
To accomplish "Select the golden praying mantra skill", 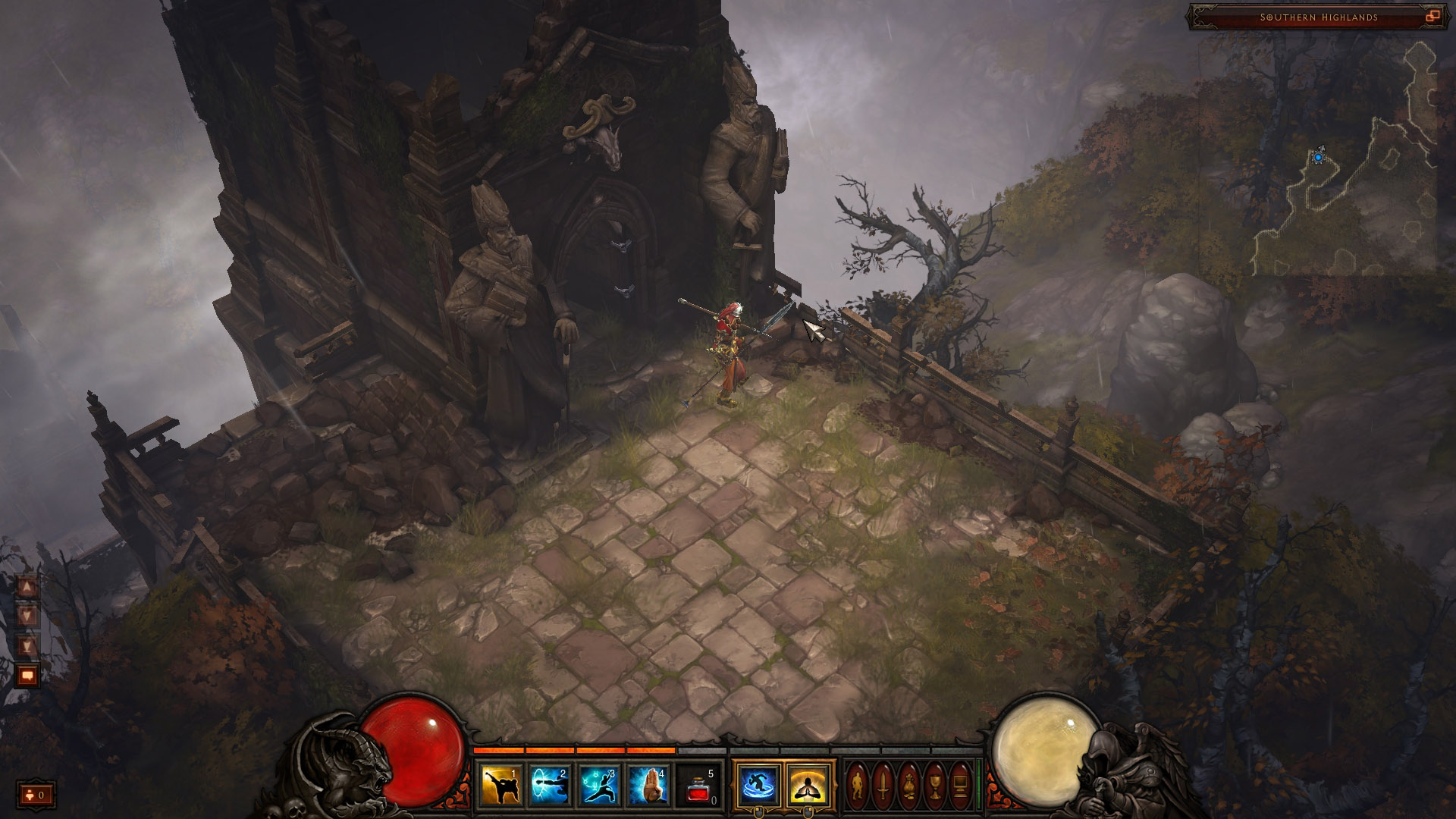I will (808, 785).
